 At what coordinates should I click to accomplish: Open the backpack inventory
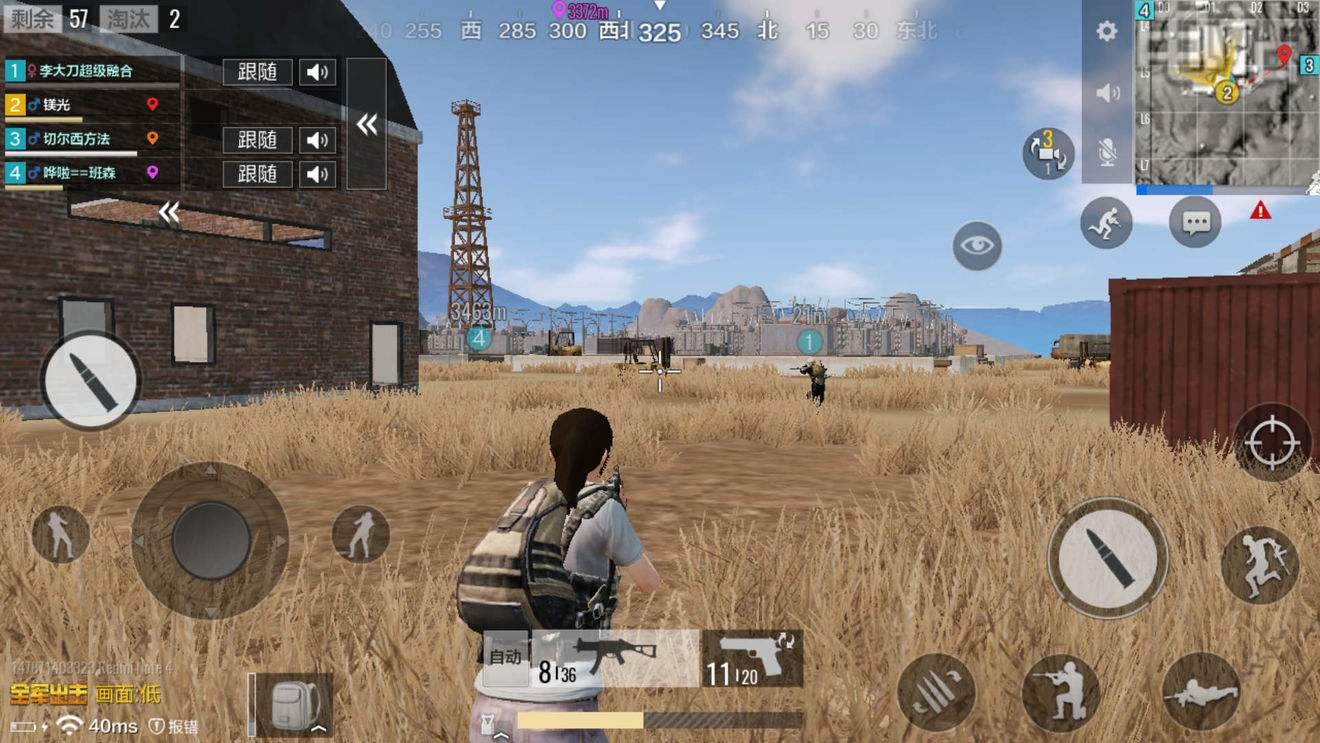(291, 704)
